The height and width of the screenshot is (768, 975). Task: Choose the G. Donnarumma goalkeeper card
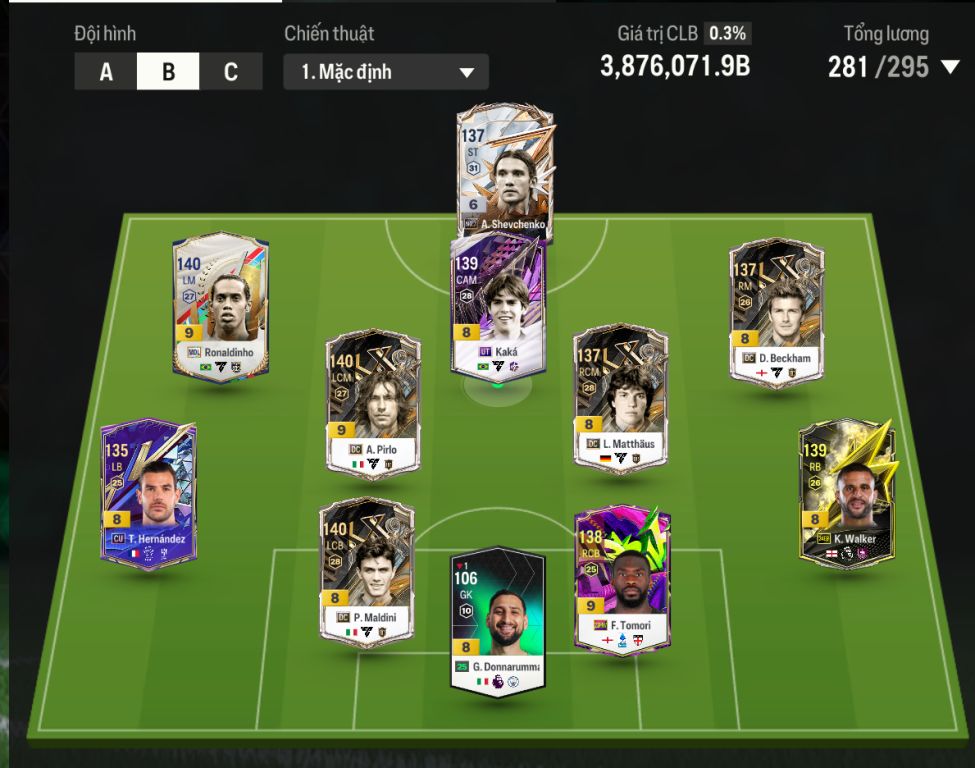tap(497, 620)
